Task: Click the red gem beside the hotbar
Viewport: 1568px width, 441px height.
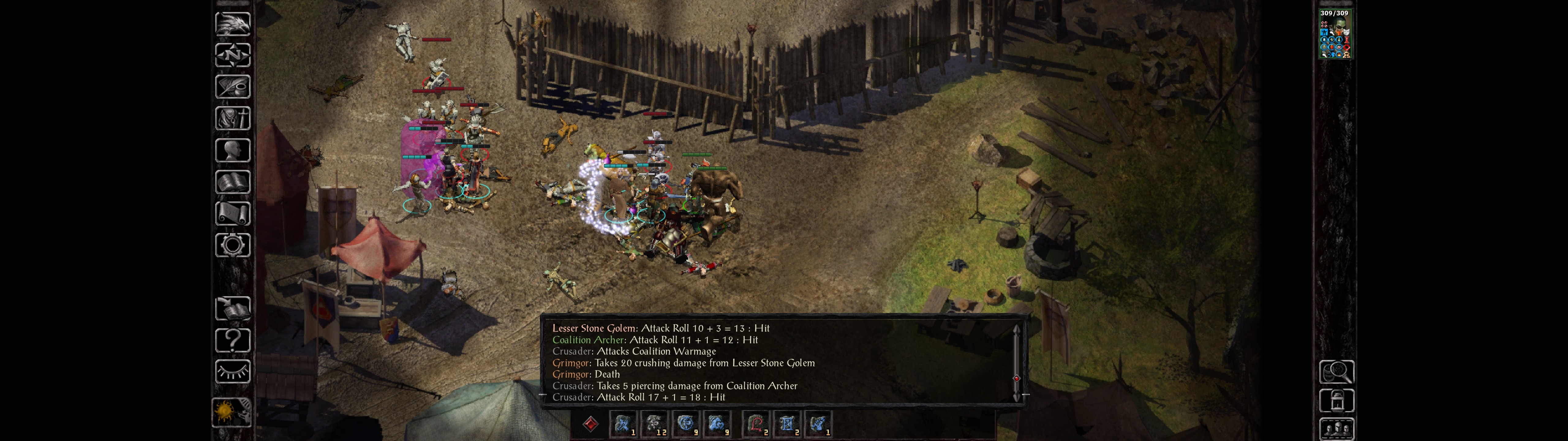Action: tap(590, 424)
